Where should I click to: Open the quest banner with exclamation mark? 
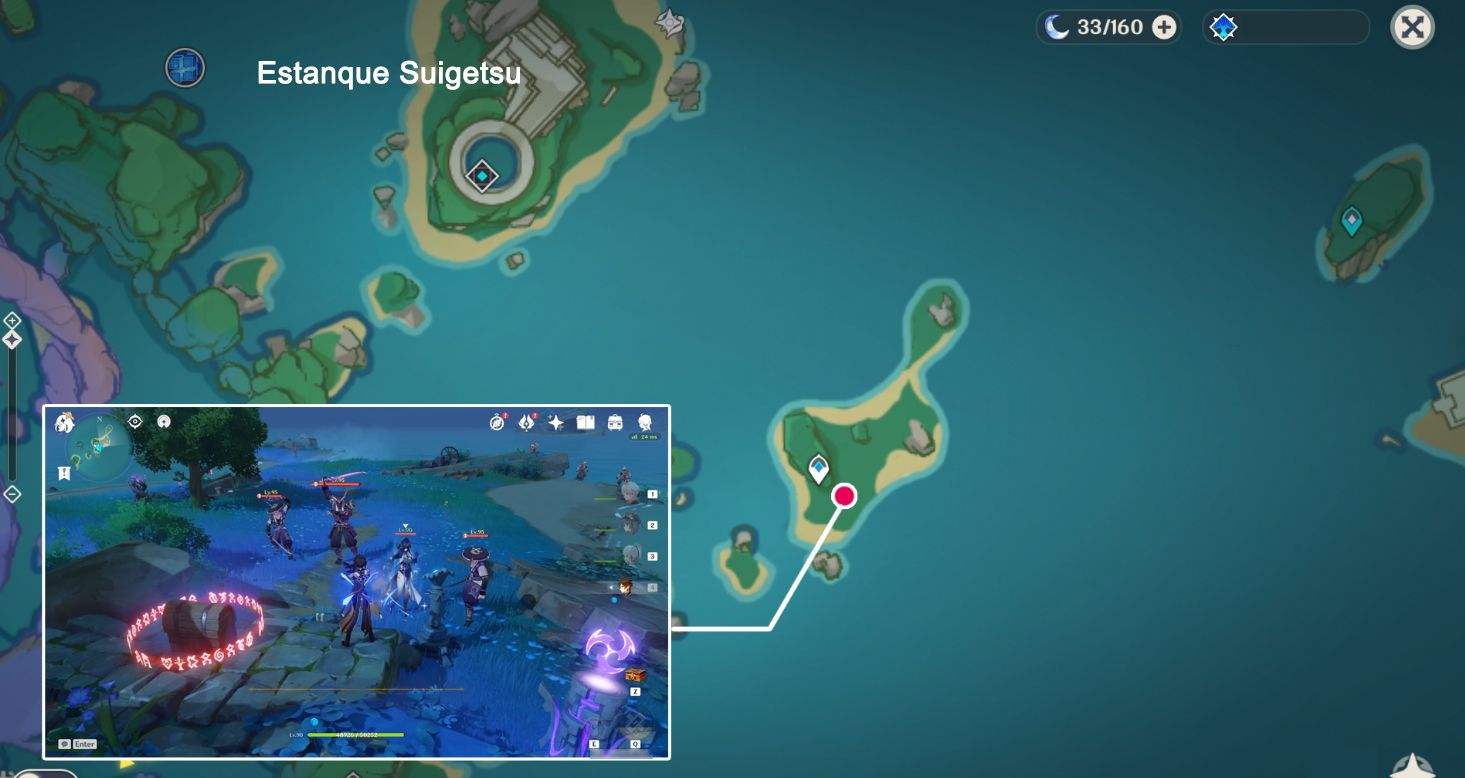click(64, 472)
